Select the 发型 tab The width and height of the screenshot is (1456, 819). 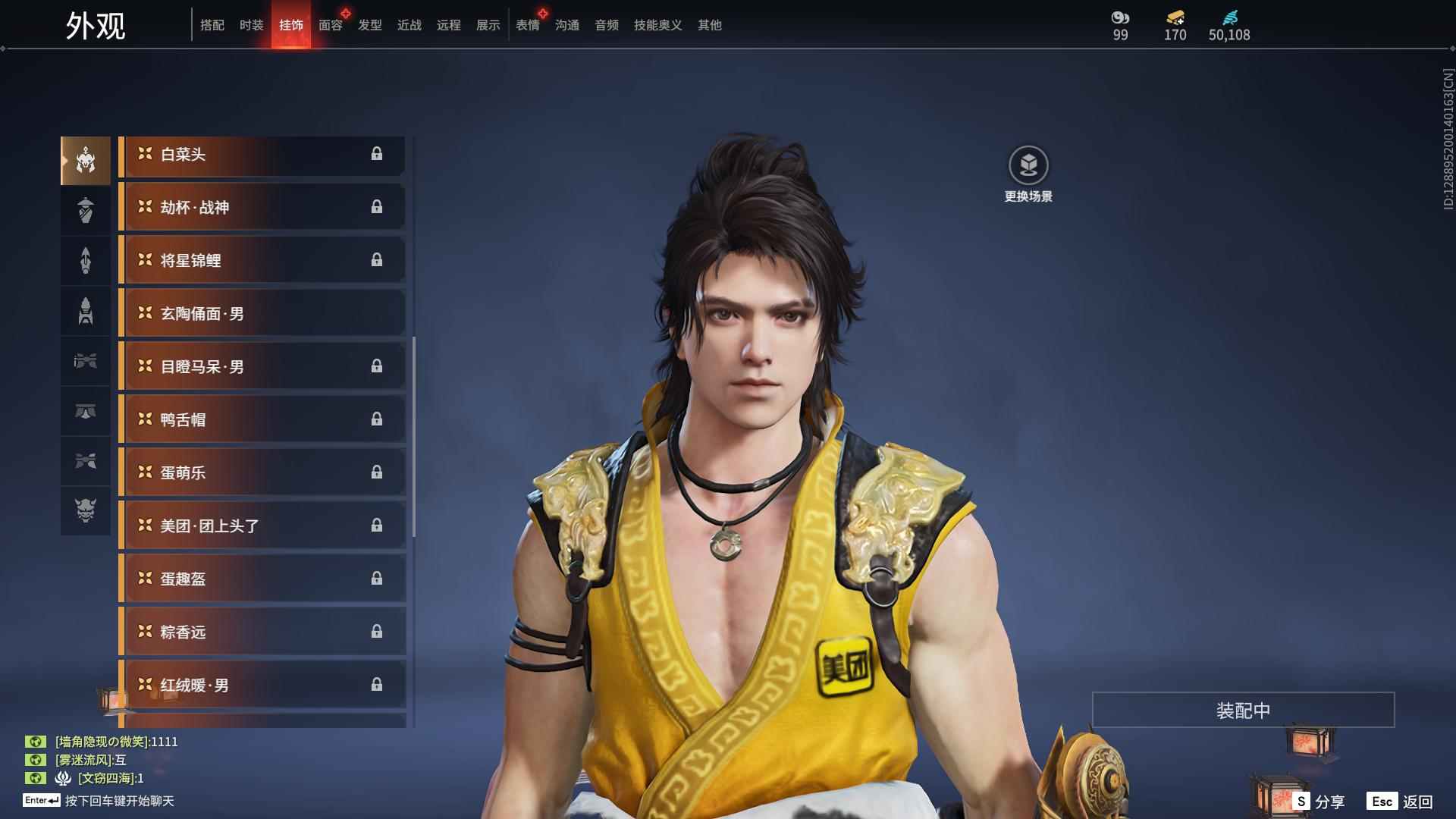coord(370,25)
